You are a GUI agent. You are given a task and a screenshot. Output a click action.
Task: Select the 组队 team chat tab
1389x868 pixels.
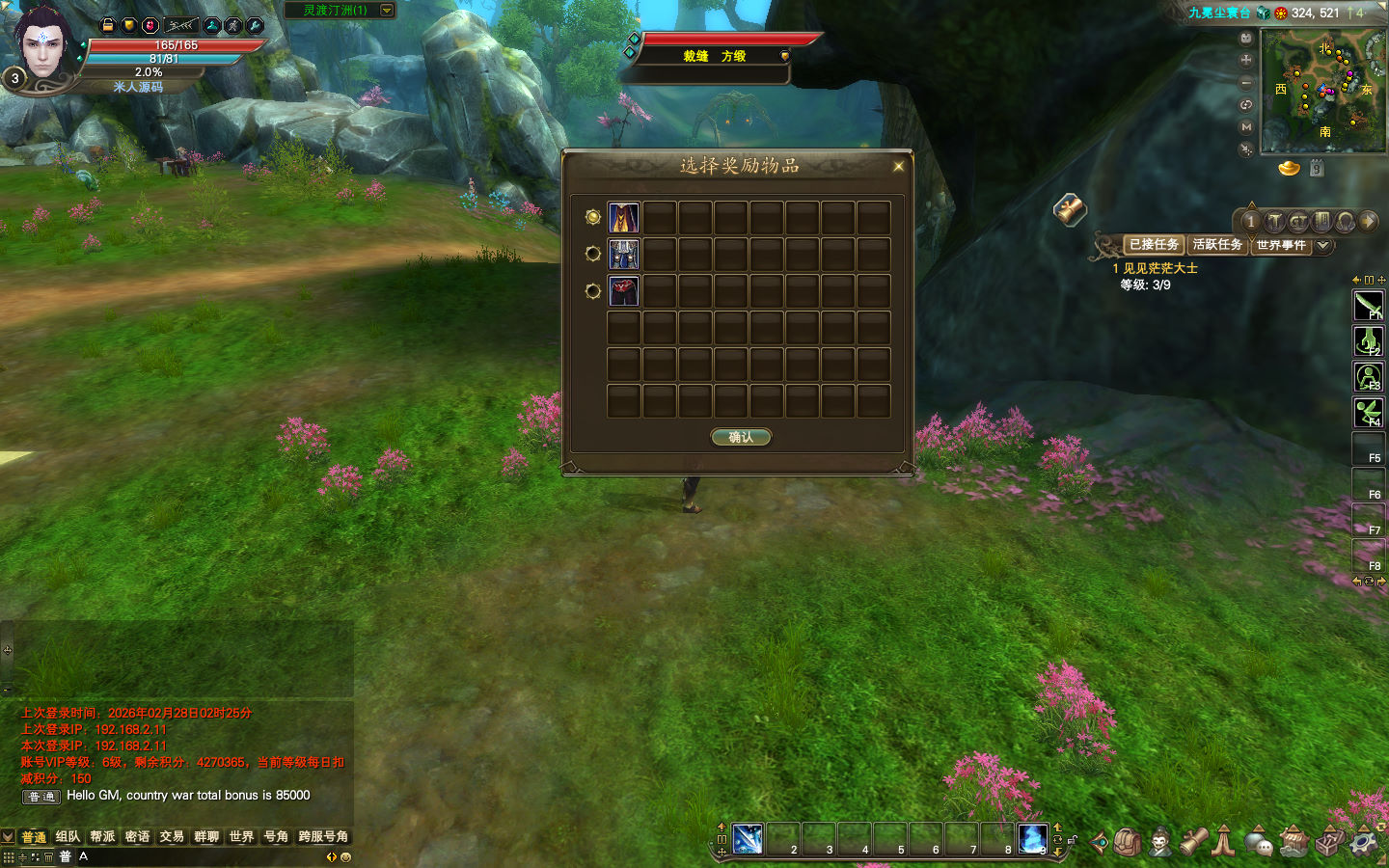(68, 836)
